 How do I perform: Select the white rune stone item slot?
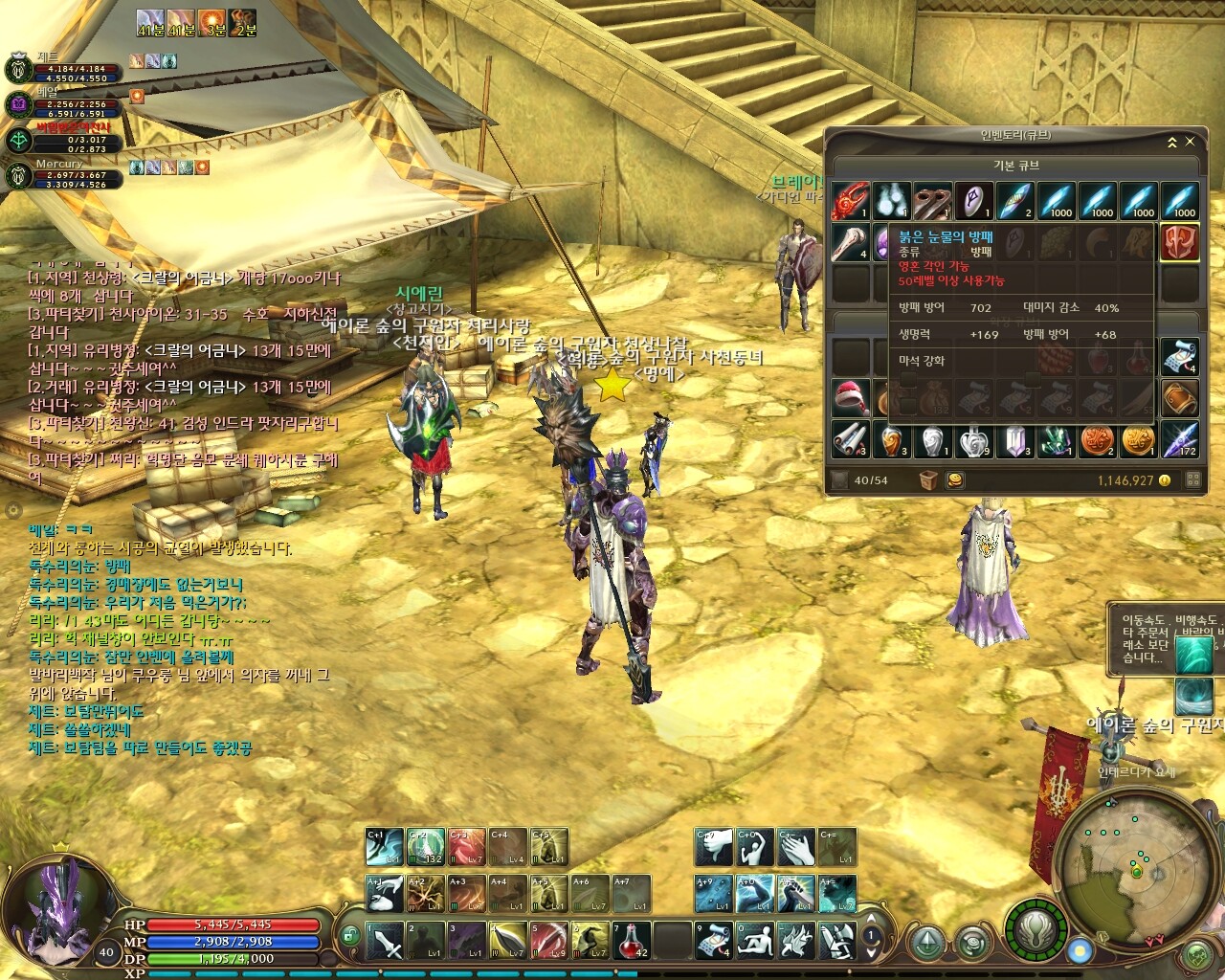coord(973,201)
